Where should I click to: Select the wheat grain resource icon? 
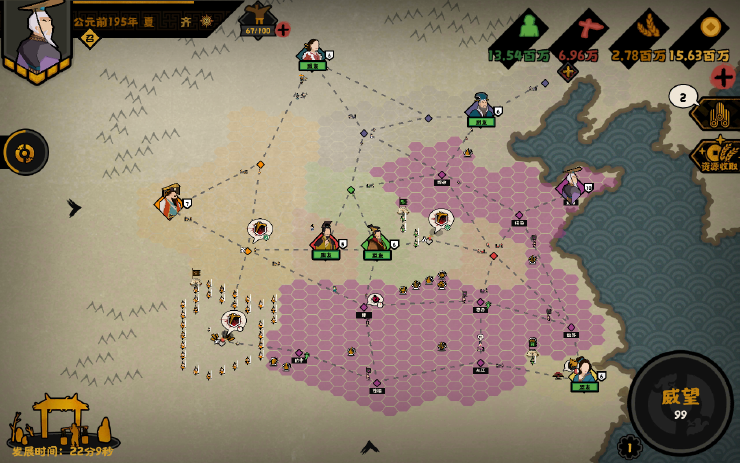click(x=639, y=29)
